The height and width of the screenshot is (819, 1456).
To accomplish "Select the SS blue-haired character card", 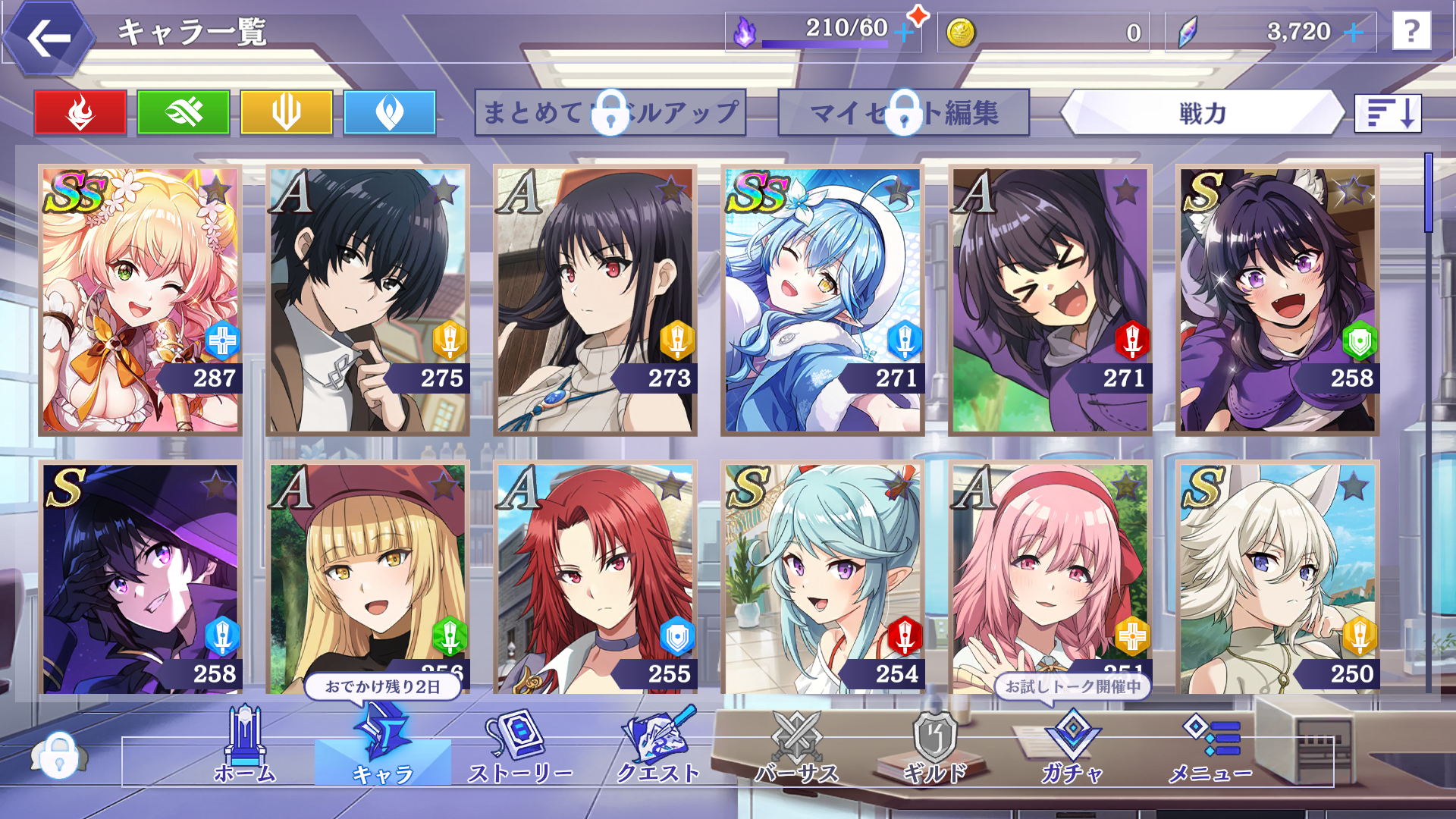I will pyautogui.click(x=823, y=300).
